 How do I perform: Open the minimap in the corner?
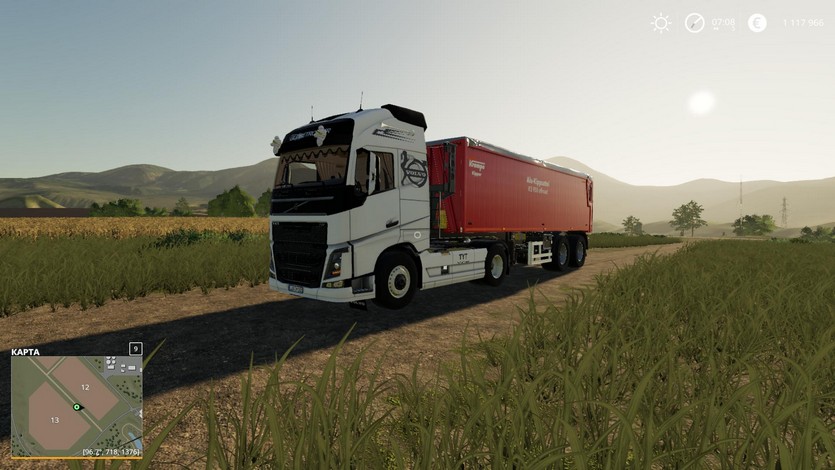(76, 406)
